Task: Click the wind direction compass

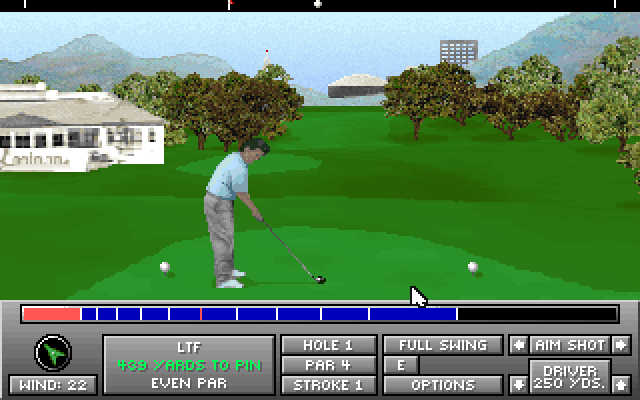Action: pyautogui.click(x=52, y=353)
